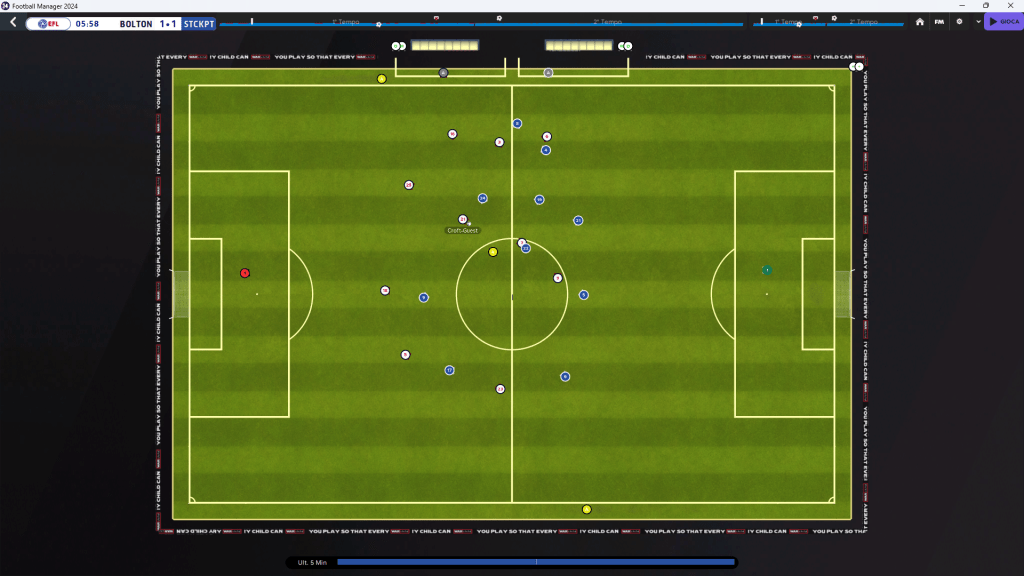Seek on the main match timeline bar
Screen dimensions: 1024x576
[x=480, y=24]
